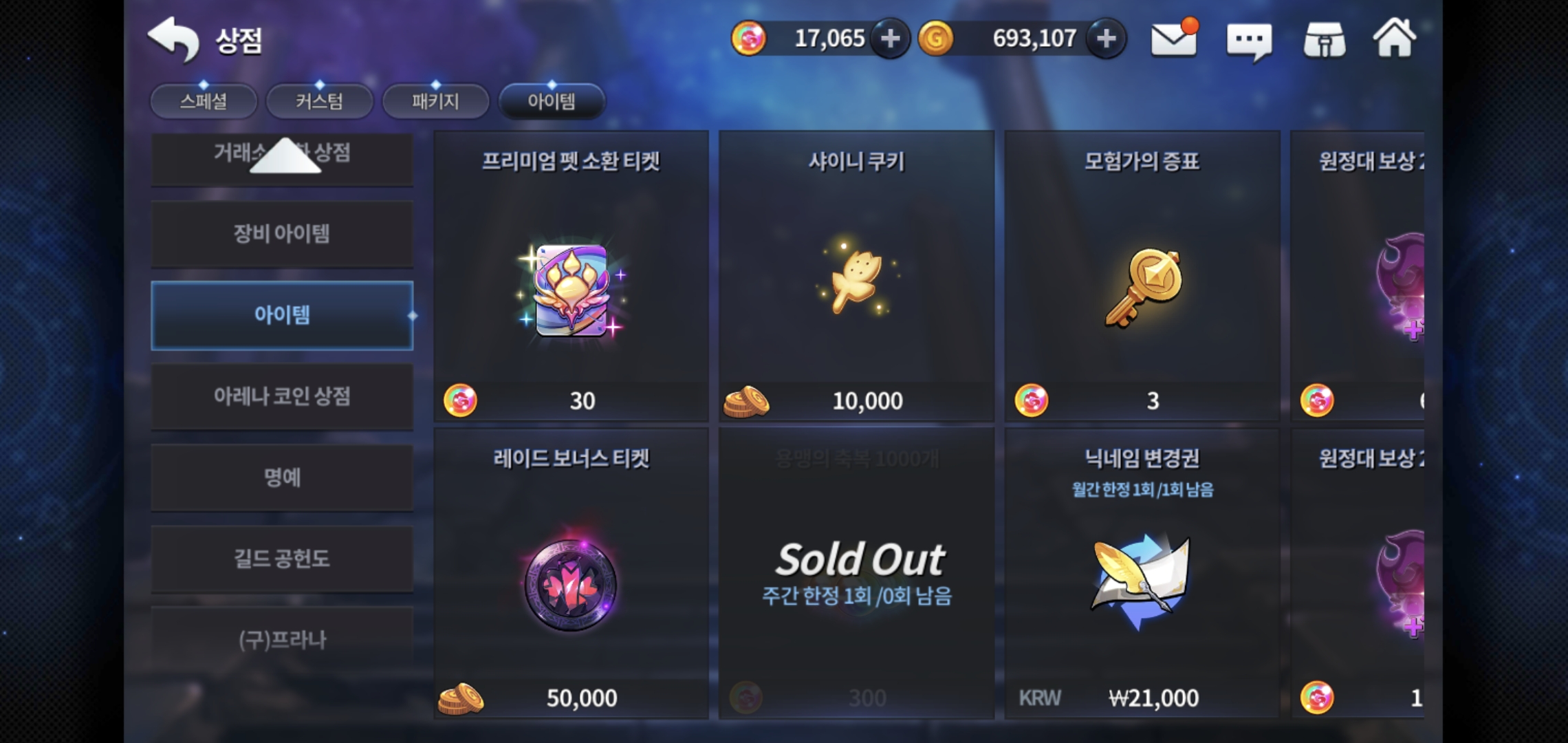Tap the plus beside 17,065 gems
1568x743 pixels.
tap(891, 38)
